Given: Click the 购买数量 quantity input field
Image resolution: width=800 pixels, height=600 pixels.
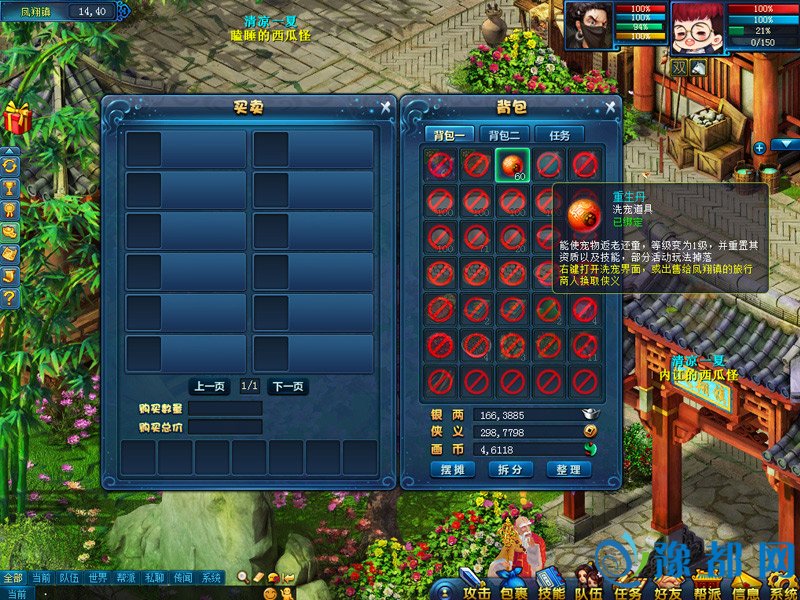Looking at the screenshot, I should click(x=225, y=408).
